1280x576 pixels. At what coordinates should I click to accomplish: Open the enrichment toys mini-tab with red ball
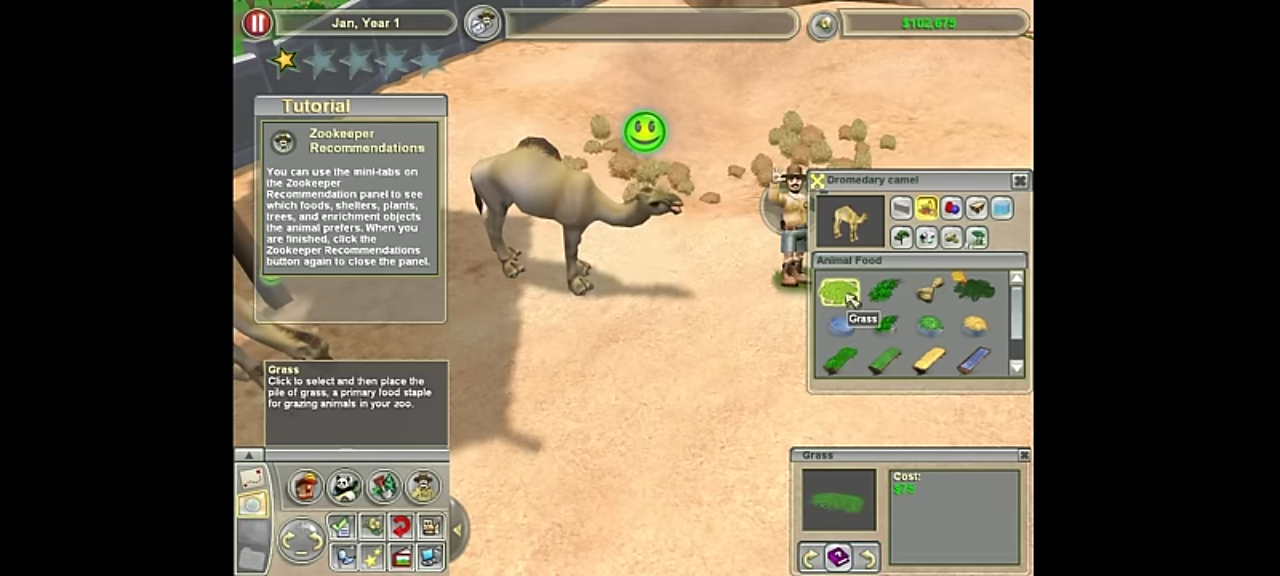(951, 208)
